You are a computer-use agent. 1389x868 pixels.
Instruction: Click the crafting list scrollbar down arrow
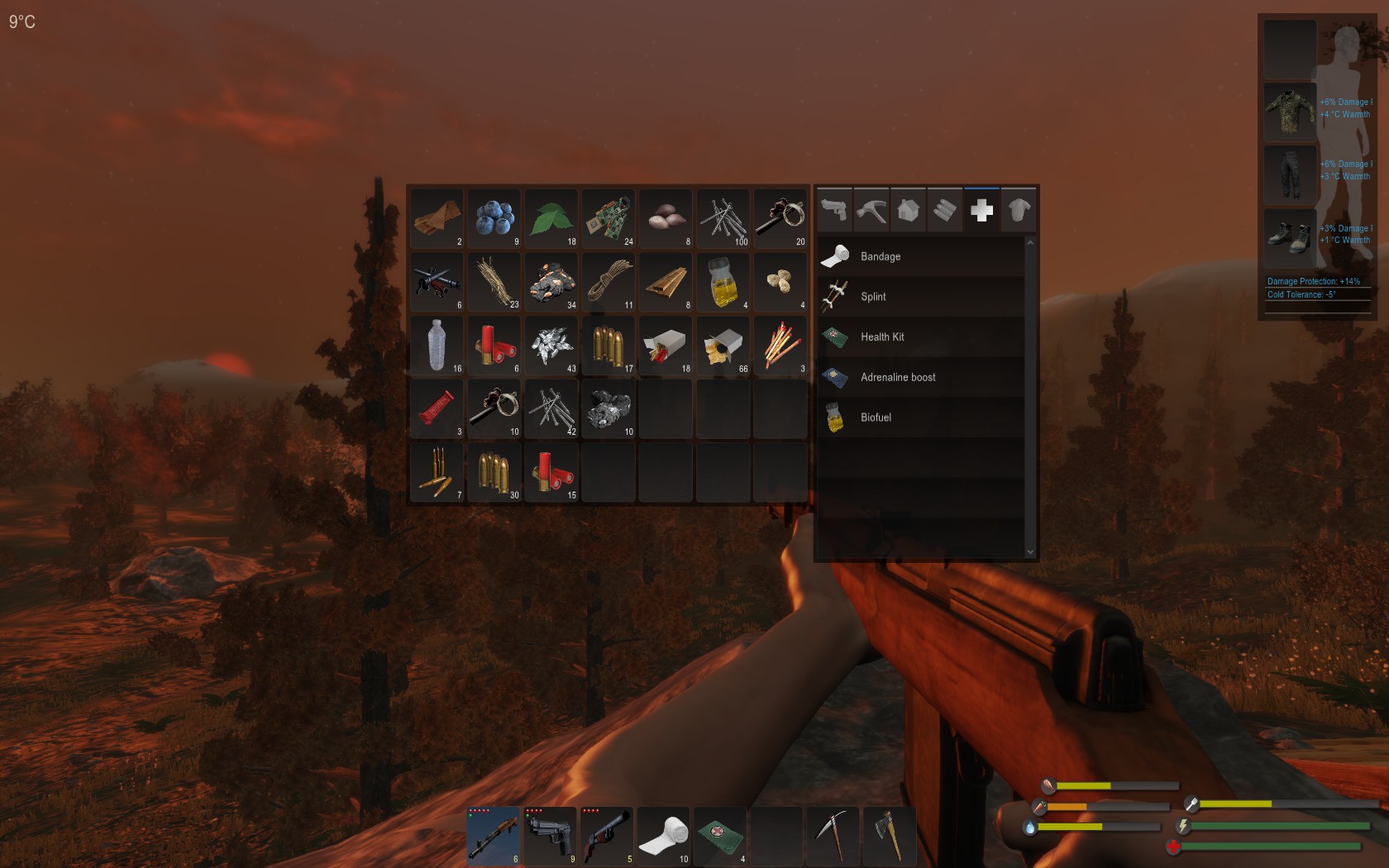(1029, 551)
